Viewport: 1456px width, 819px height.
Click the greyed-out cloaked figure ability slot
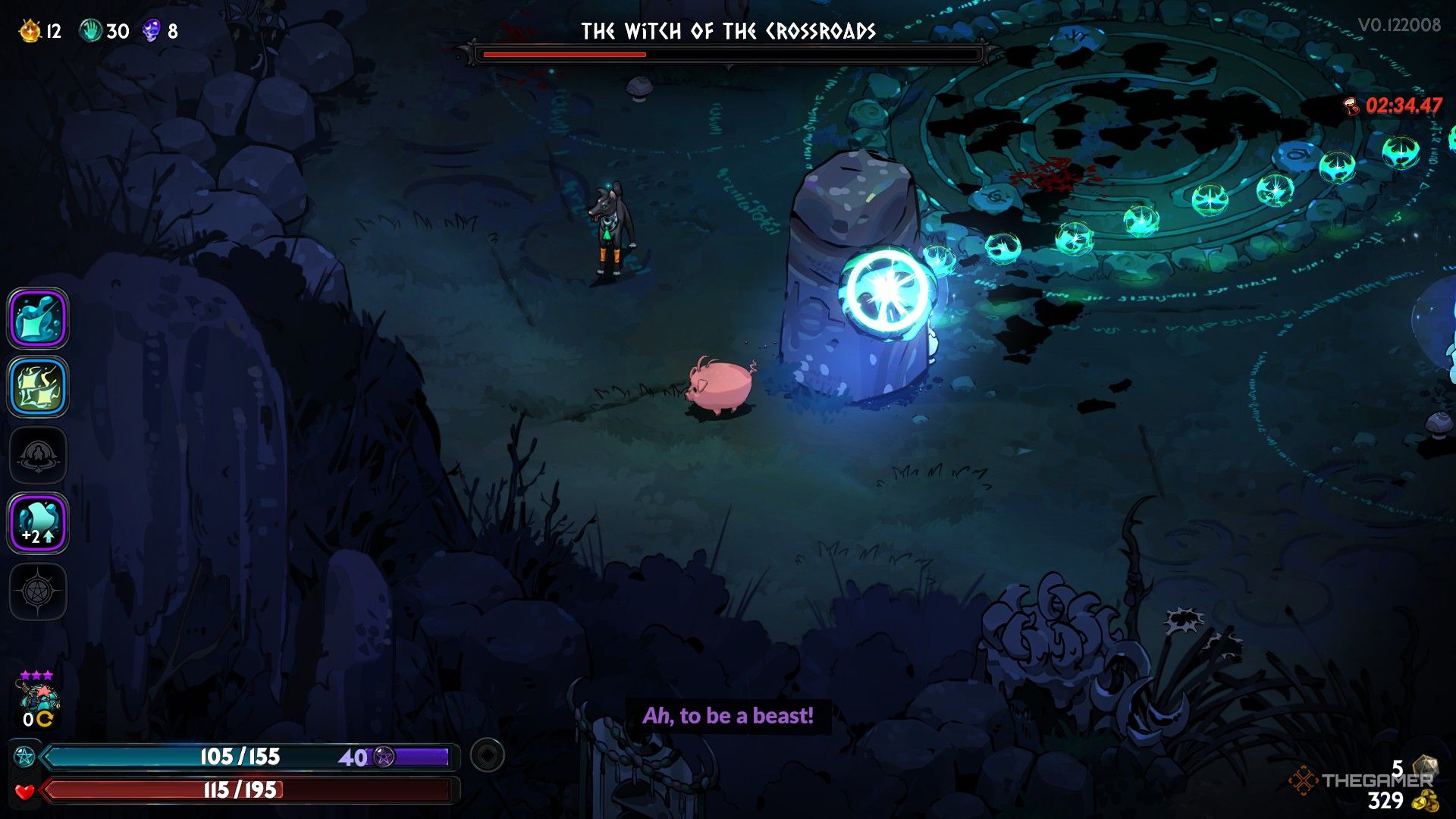pos(38,455)
